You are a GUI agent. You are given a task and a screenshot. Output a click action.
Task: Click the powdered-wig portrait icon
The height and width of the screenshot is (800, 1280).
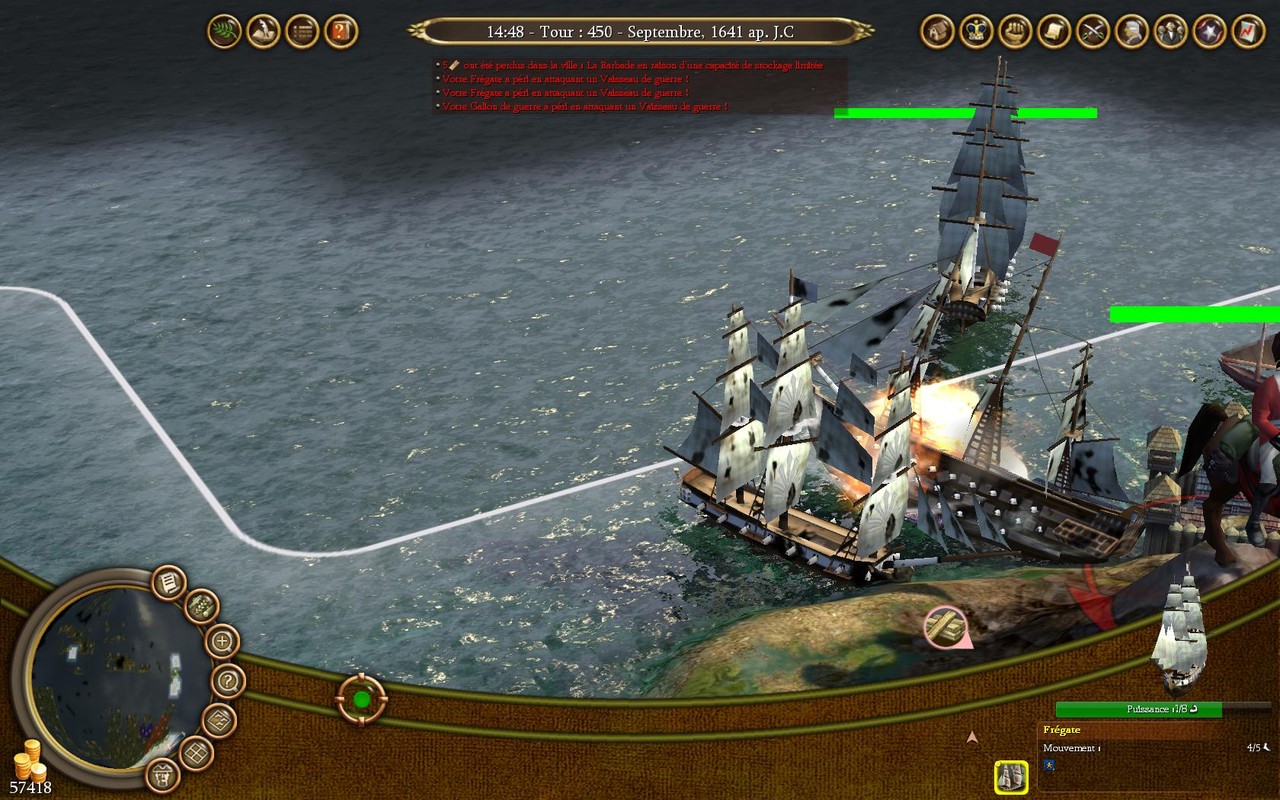pyautogui.click(x=1133, y=31)
